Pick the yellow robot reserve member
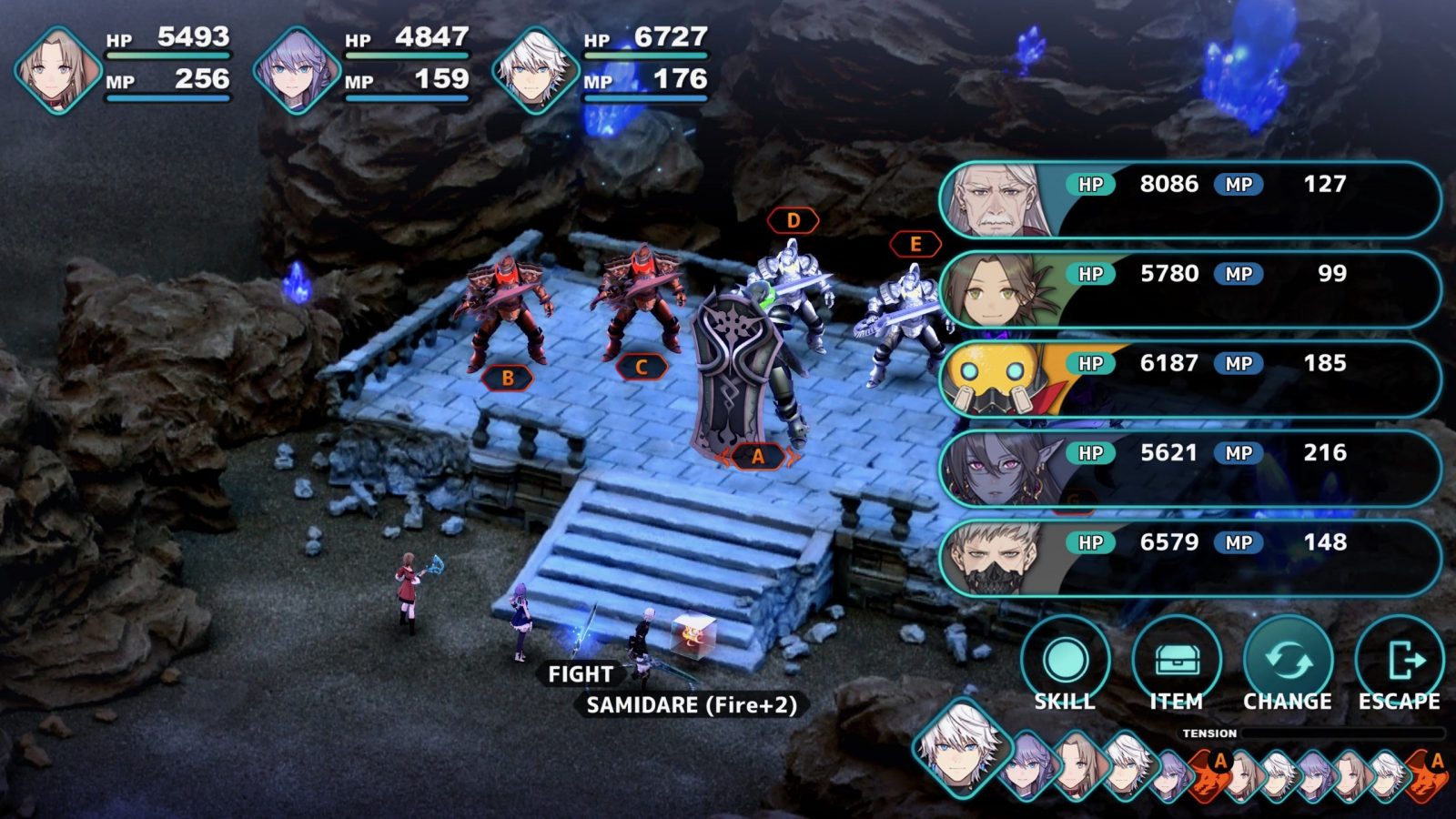The height and width of the screenshot is (819, 1456). [x=1190, y=379]
